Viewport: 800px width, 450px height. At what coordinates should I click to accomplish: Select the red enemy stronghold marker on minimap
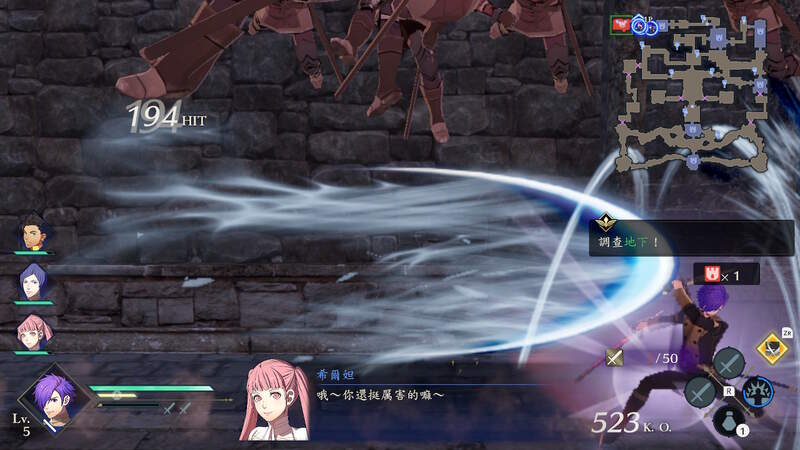pyautogui.click(x=621, y=25)
